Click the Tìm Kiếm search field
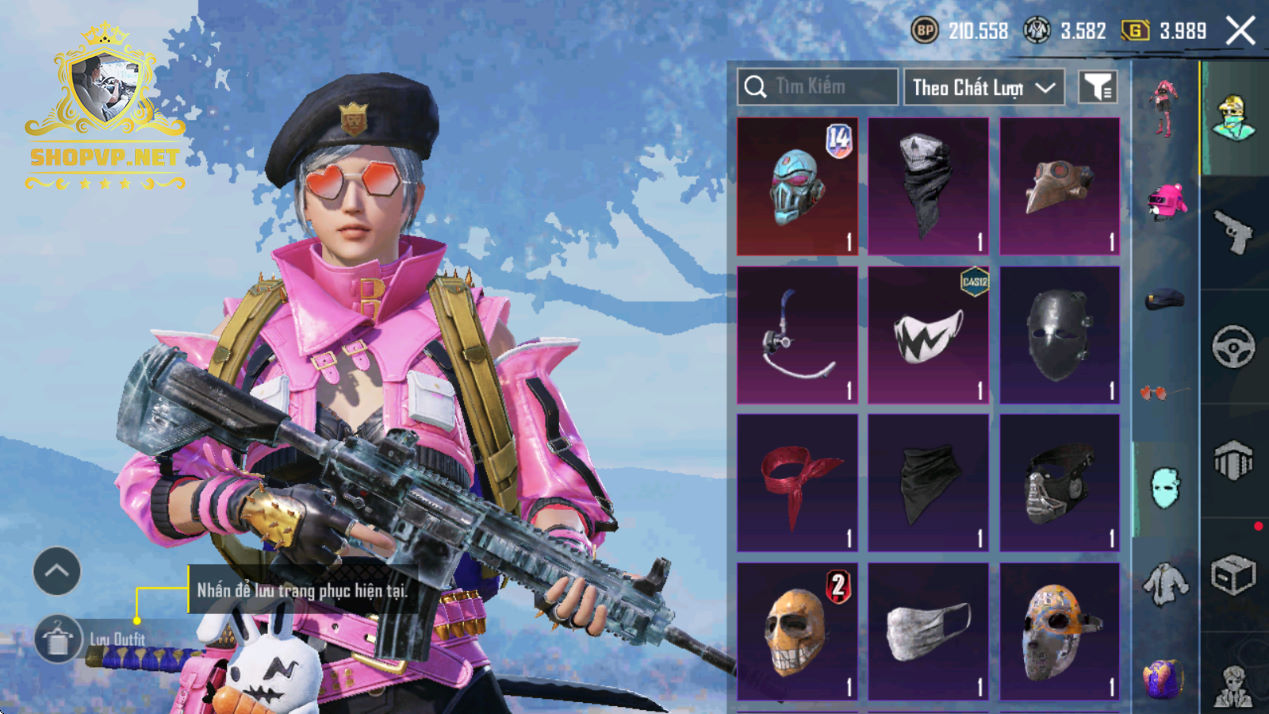This screenshot has height=714, width=1269. (817, 87)
